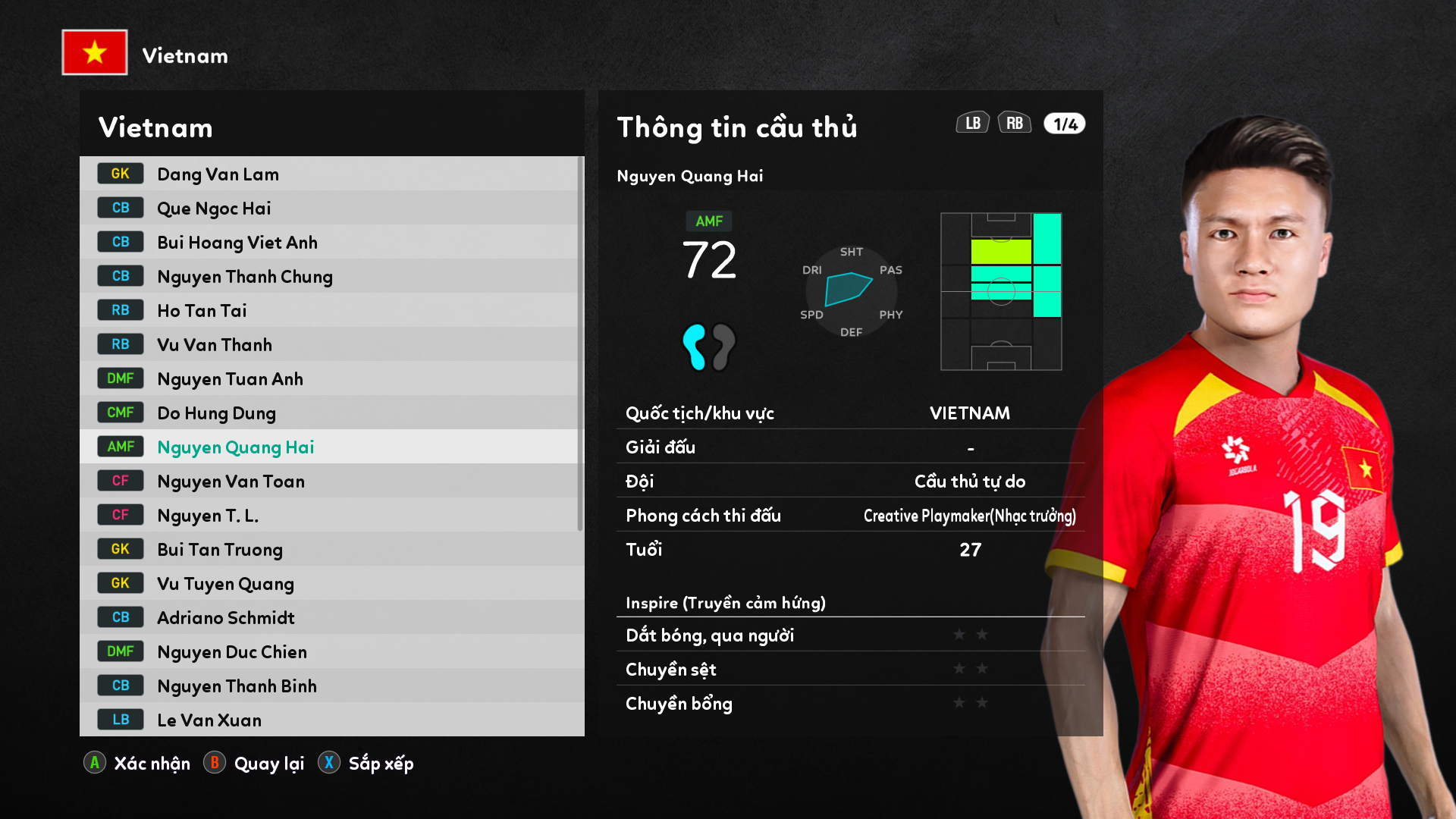Image resolution: width=1456 pixels, height=819 pixels.
Task: Expand the Inspire (Truyền cảm hứng) section
Action: click(x=724, y=603)
